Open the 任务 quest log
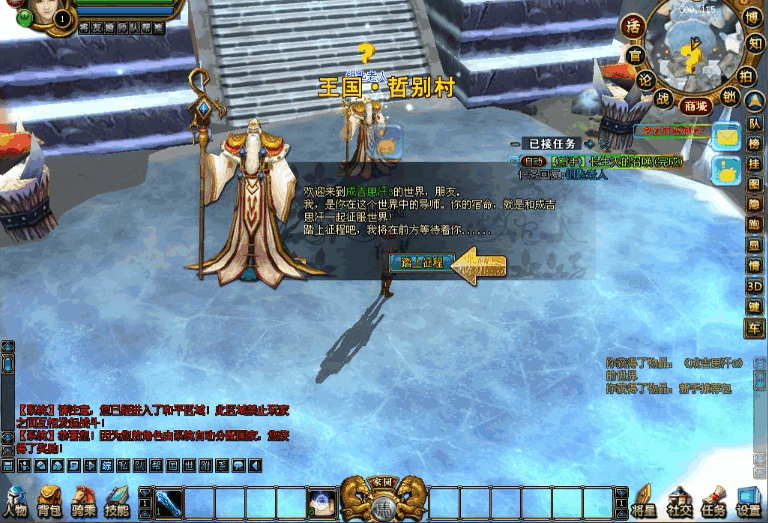768x523 pixels. tap(713, 502)
